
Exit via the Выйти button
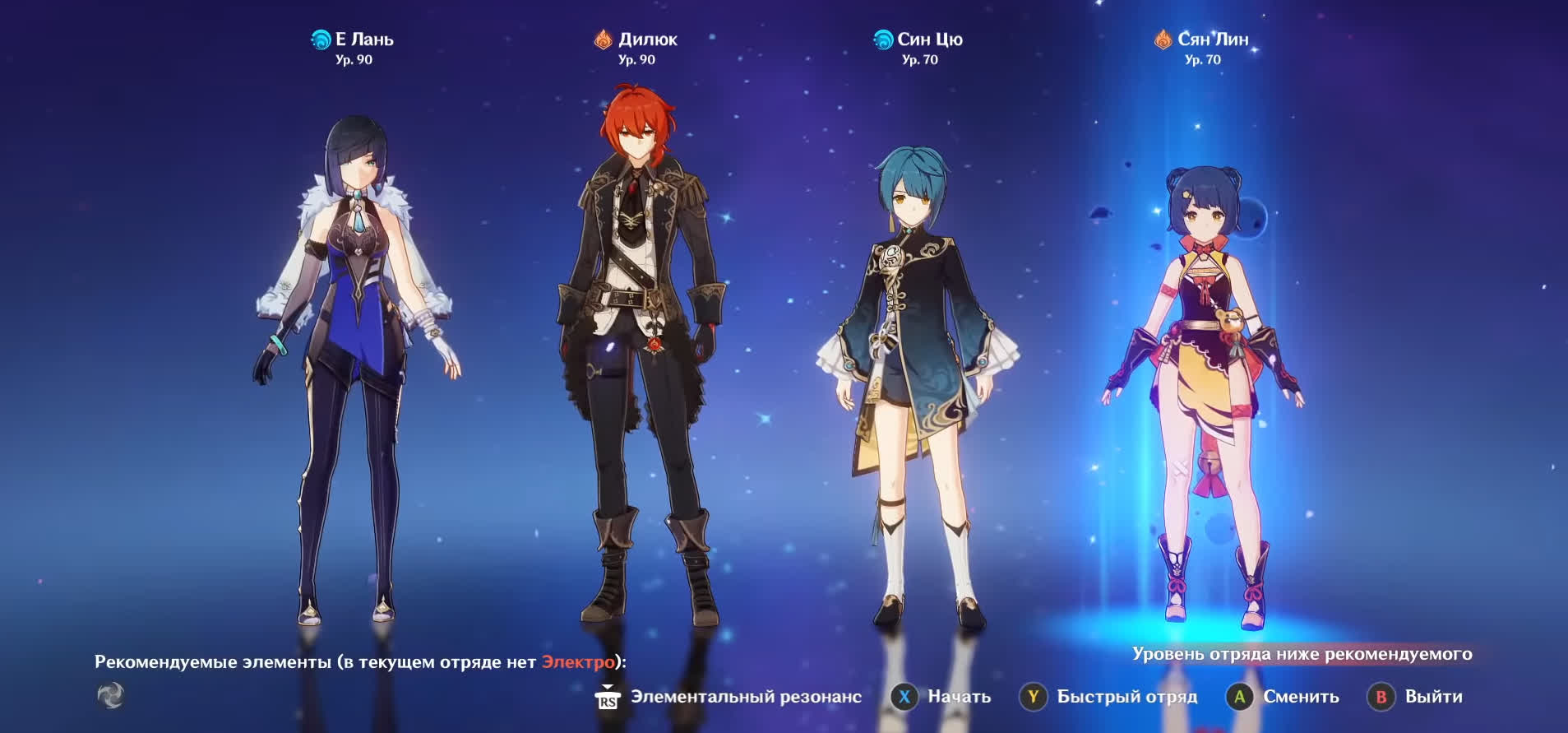[1416, 697]
